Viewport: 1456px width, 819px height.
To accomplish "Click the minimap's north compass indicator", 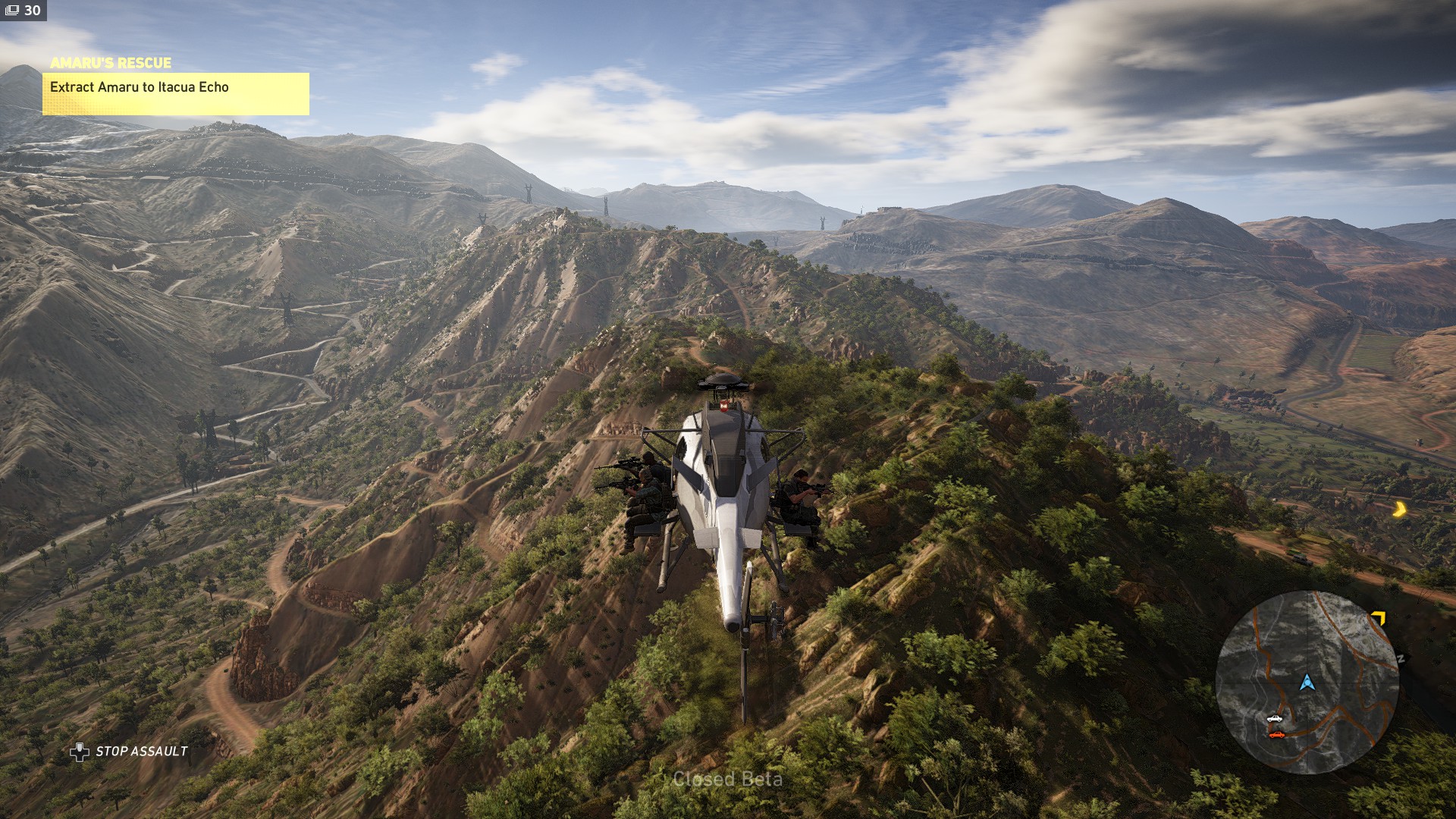I will (x=1400, y=658).
